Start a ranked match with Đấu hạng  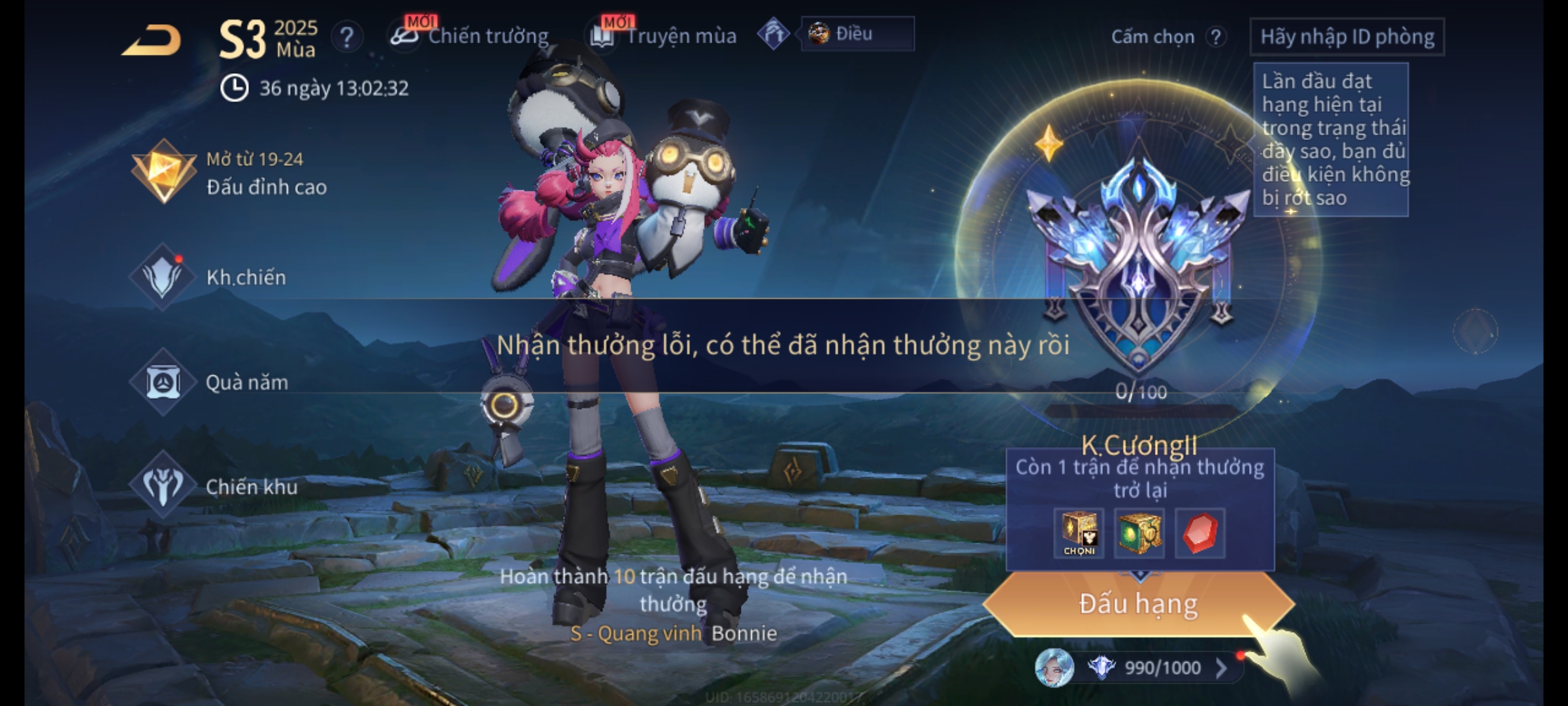point(1138,603)
